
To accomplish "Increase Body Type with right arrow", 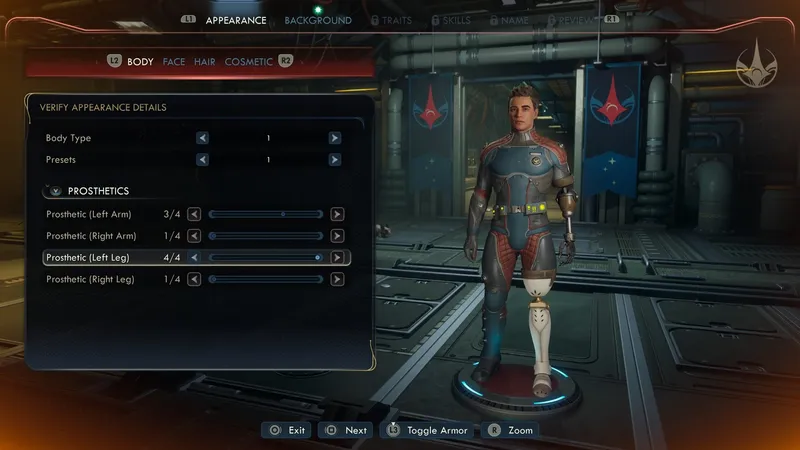I will pos(335,138).
